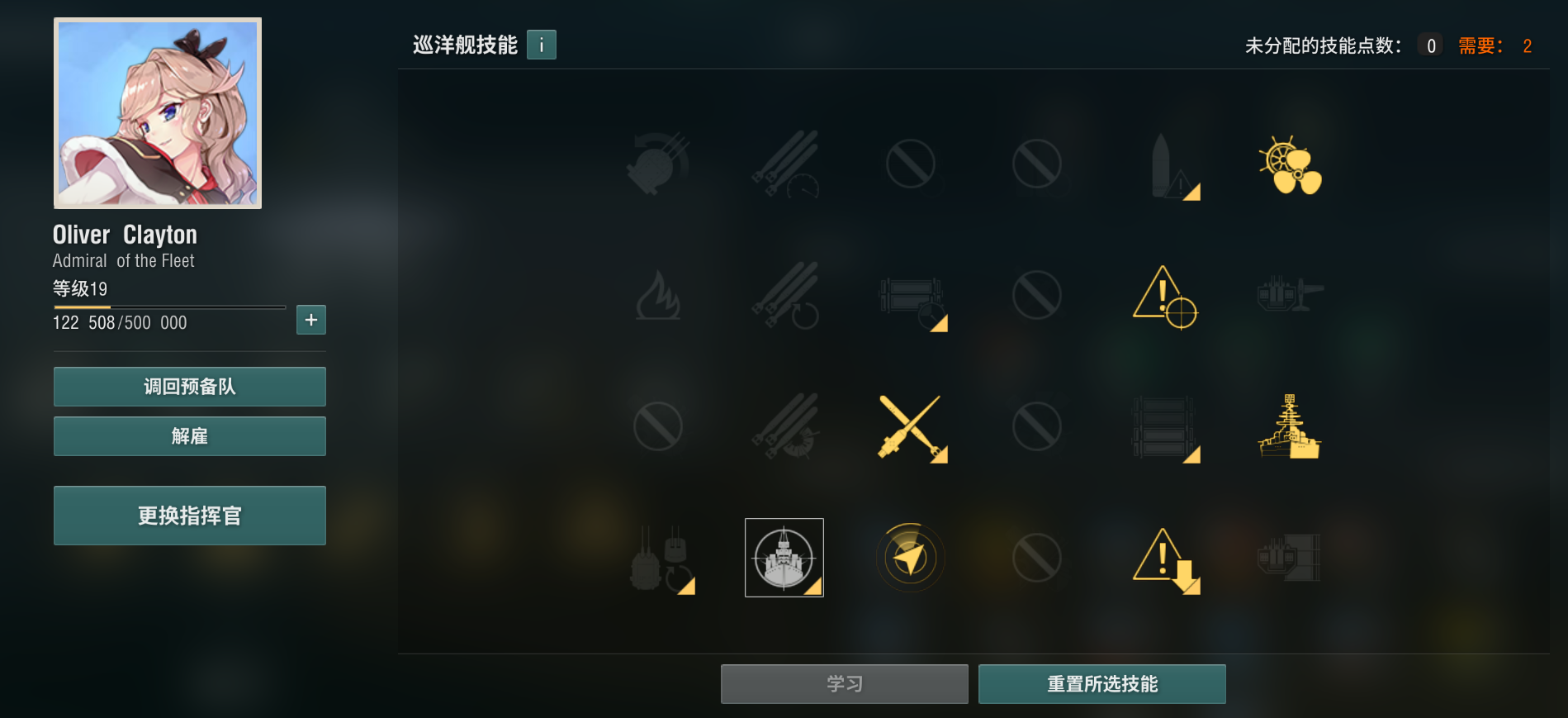Click the 更换指挥官 button
This screenshot has width=1568, height=718.
pos(189,515)
